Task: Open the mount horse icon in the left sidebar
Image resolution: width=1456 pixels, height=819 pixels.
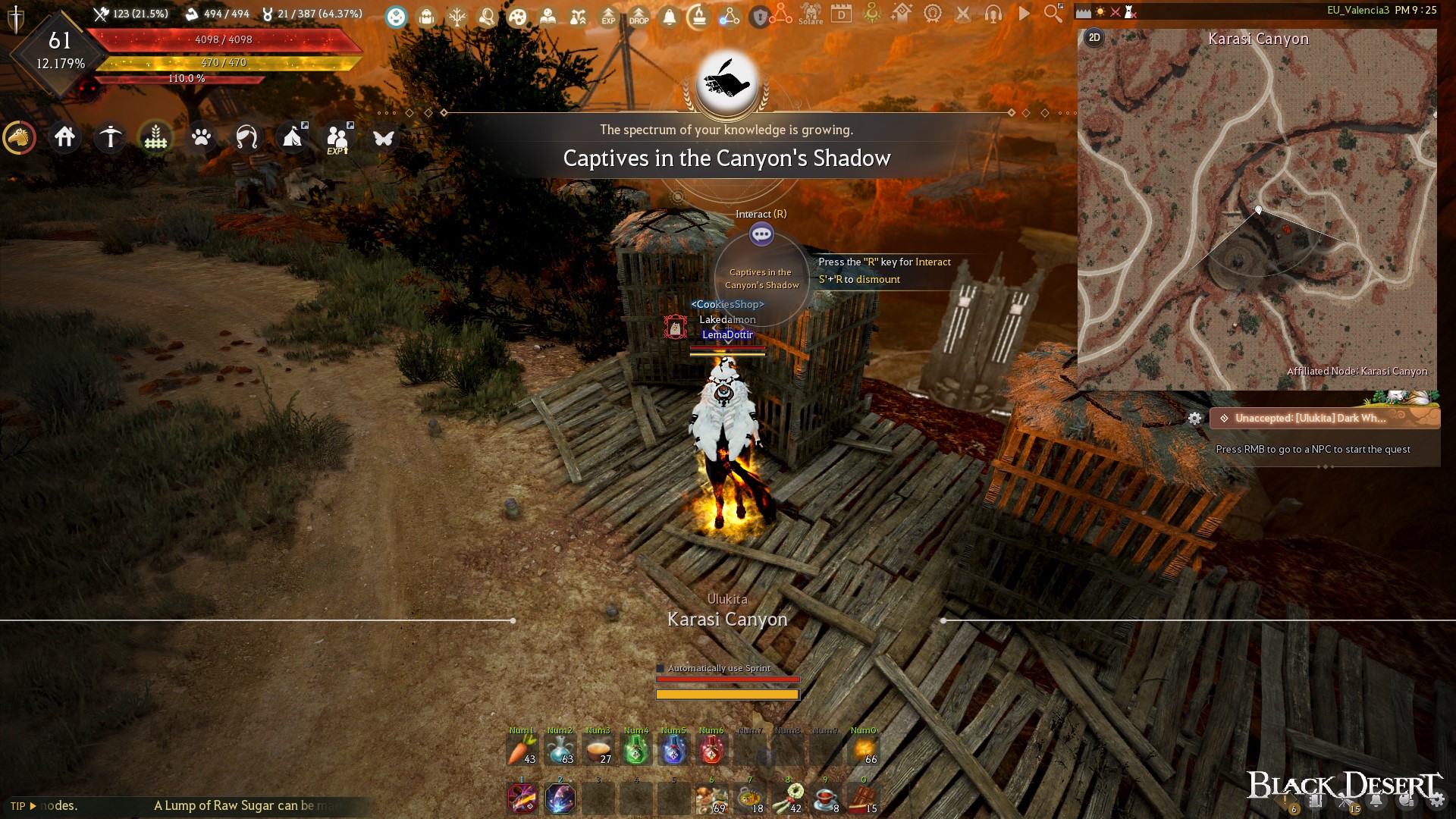Action: (19, 137)
